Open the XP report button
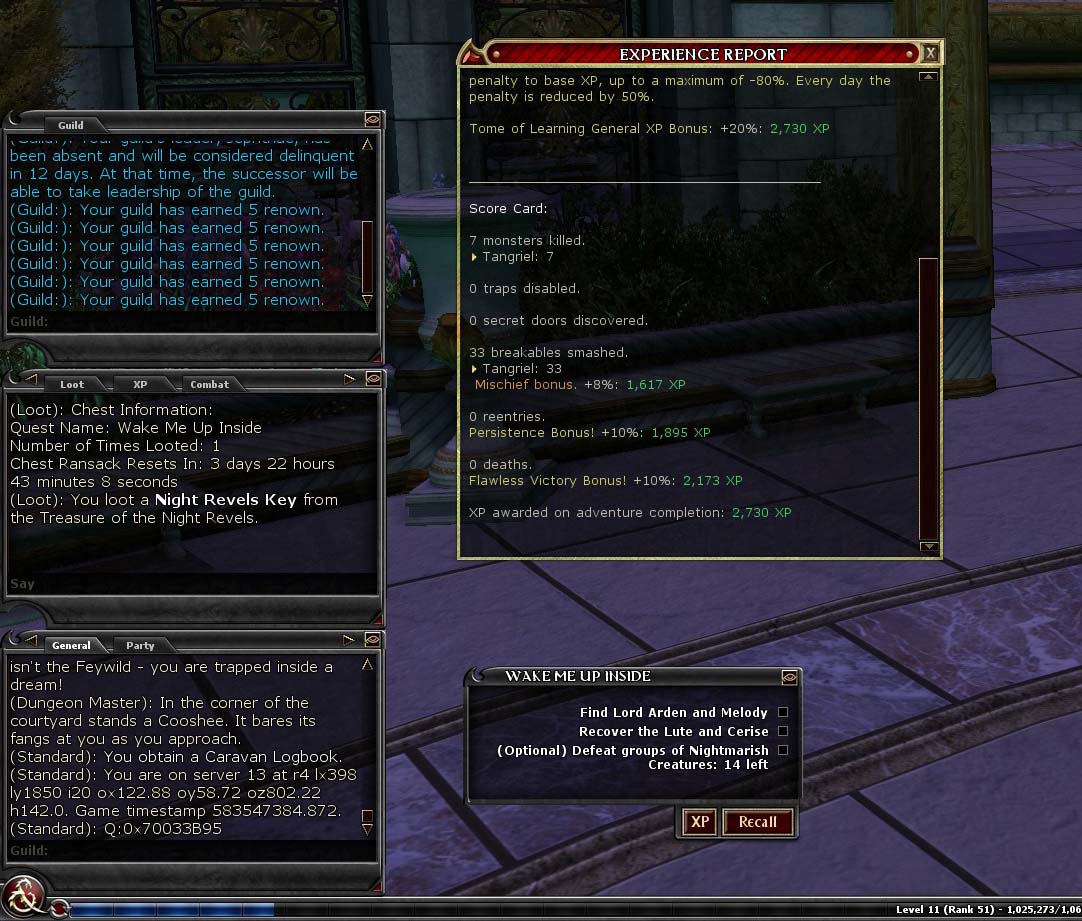Screen dimensions: 1082x921 [x=699, y=822]
